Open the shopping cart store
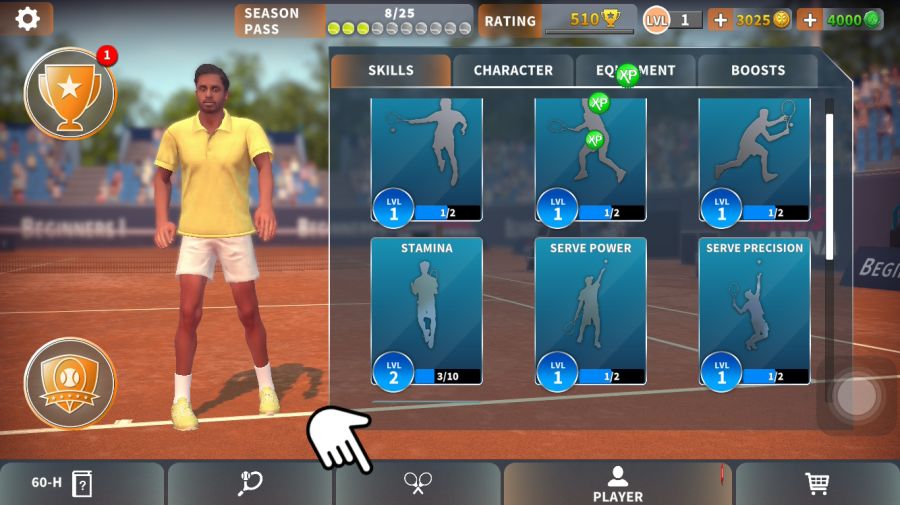 tap(817, 484)
